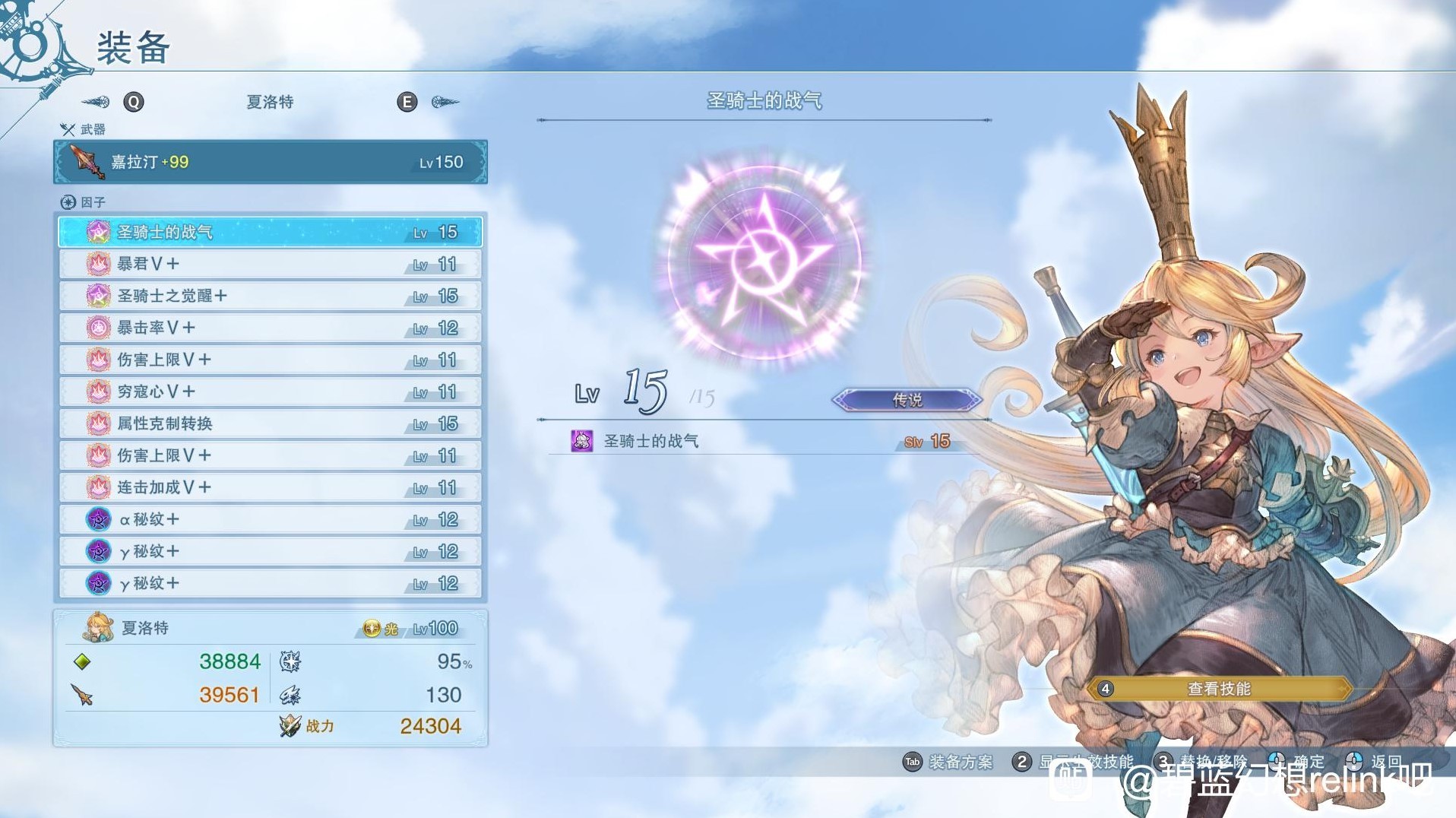Pick the 暴击率V+ sigil slot
This screenshot has height=818, width=1456.
pos(270,328)
